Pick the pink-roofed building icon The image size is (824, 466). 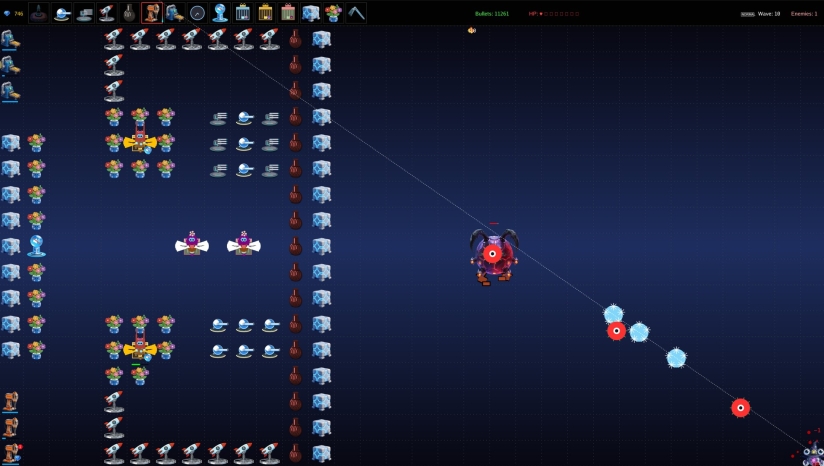point(288,13)
